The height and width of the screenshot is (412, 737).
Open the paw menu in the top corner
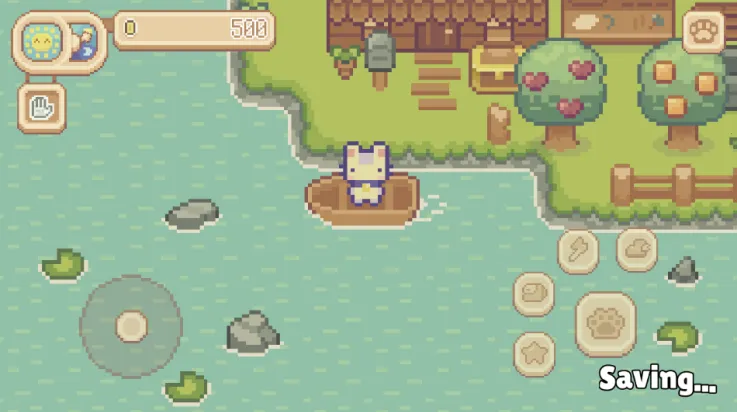tap(704, 31)
